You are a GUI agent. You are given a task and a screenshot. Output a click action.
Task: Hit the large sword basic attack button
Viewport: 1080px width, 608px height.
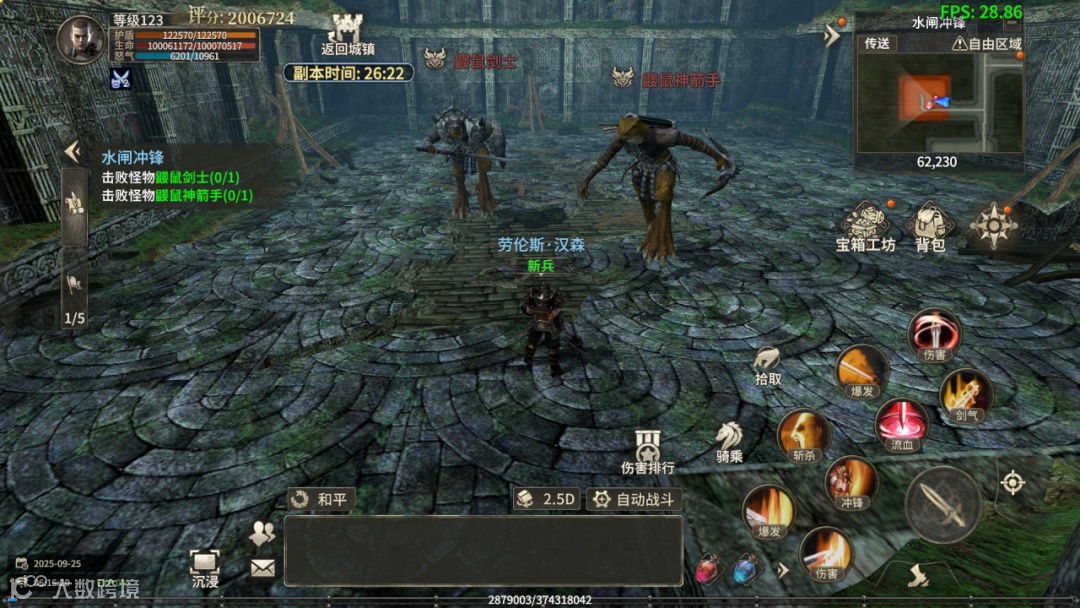pyautogui.click(x=943, y=503)
